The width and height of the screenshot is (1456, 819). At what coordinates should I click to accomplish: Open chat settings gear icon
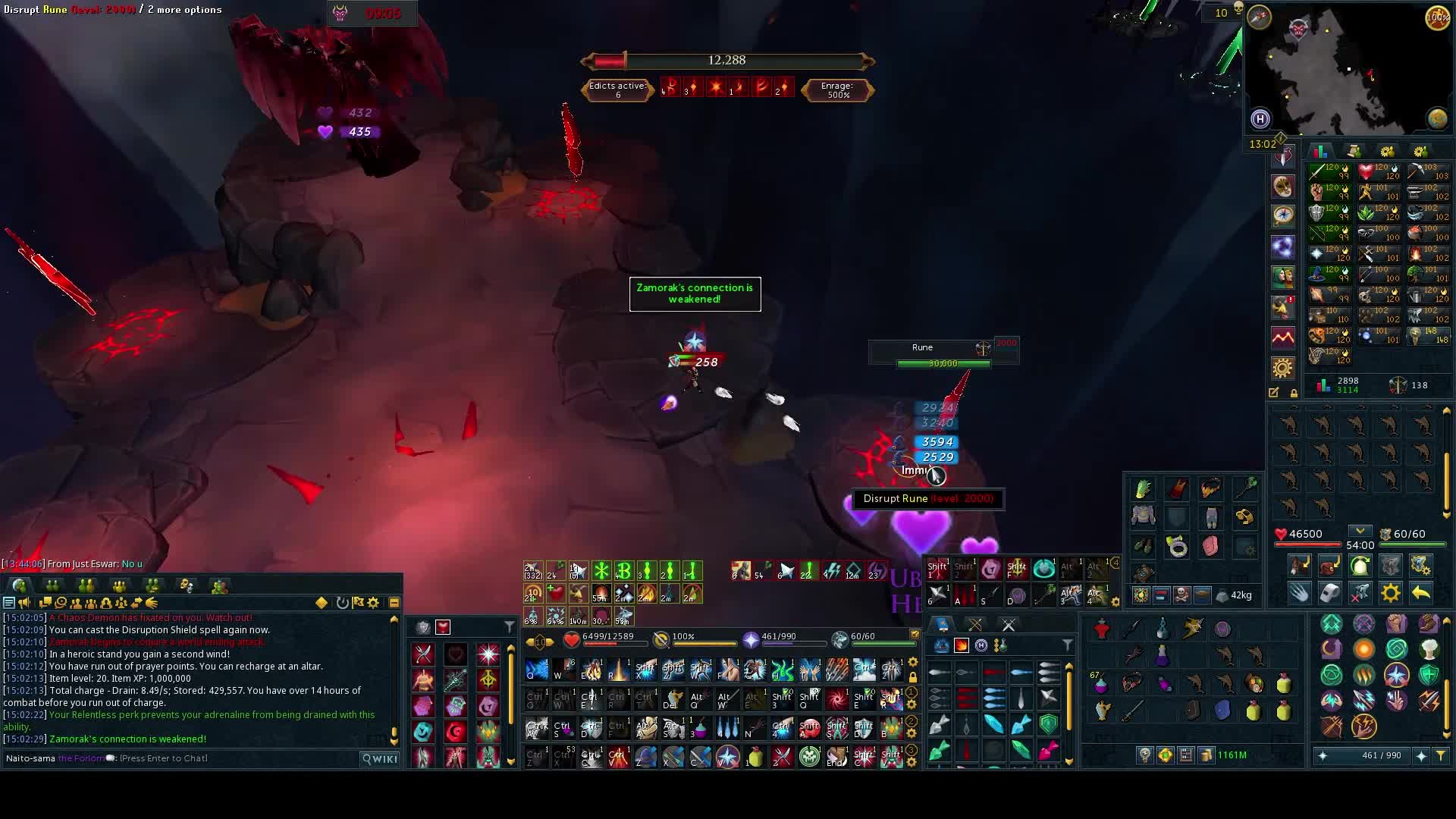pos(373,603)
